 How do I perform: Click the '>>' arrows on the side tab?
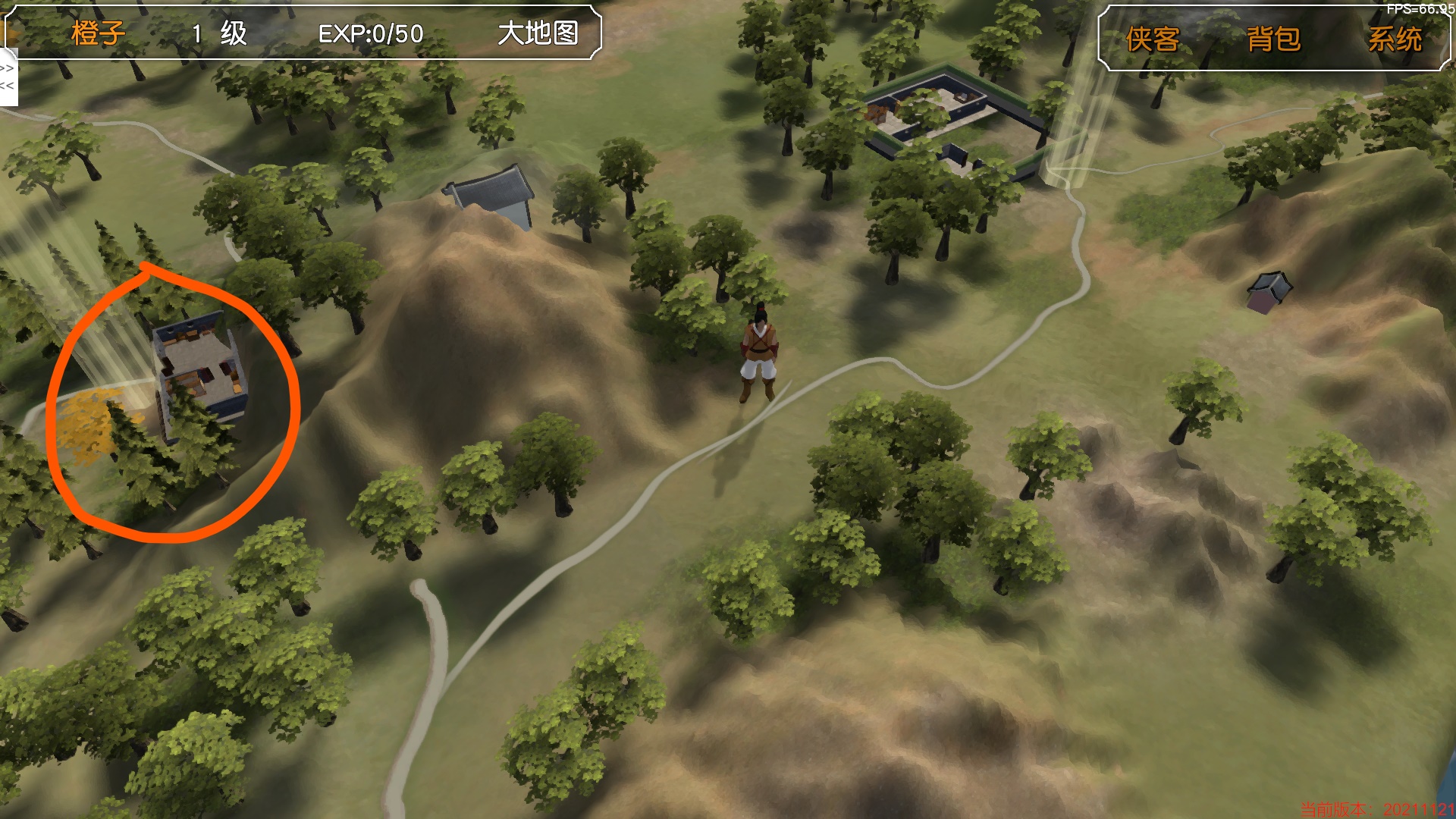click(7, 68)
